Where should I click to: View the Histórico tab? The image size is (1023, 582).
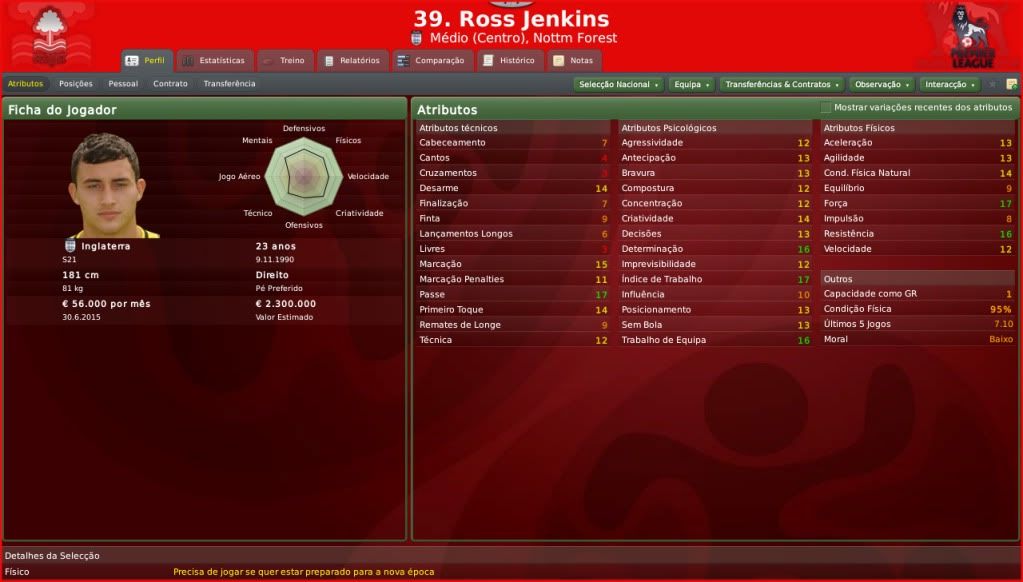pos(510,60)
